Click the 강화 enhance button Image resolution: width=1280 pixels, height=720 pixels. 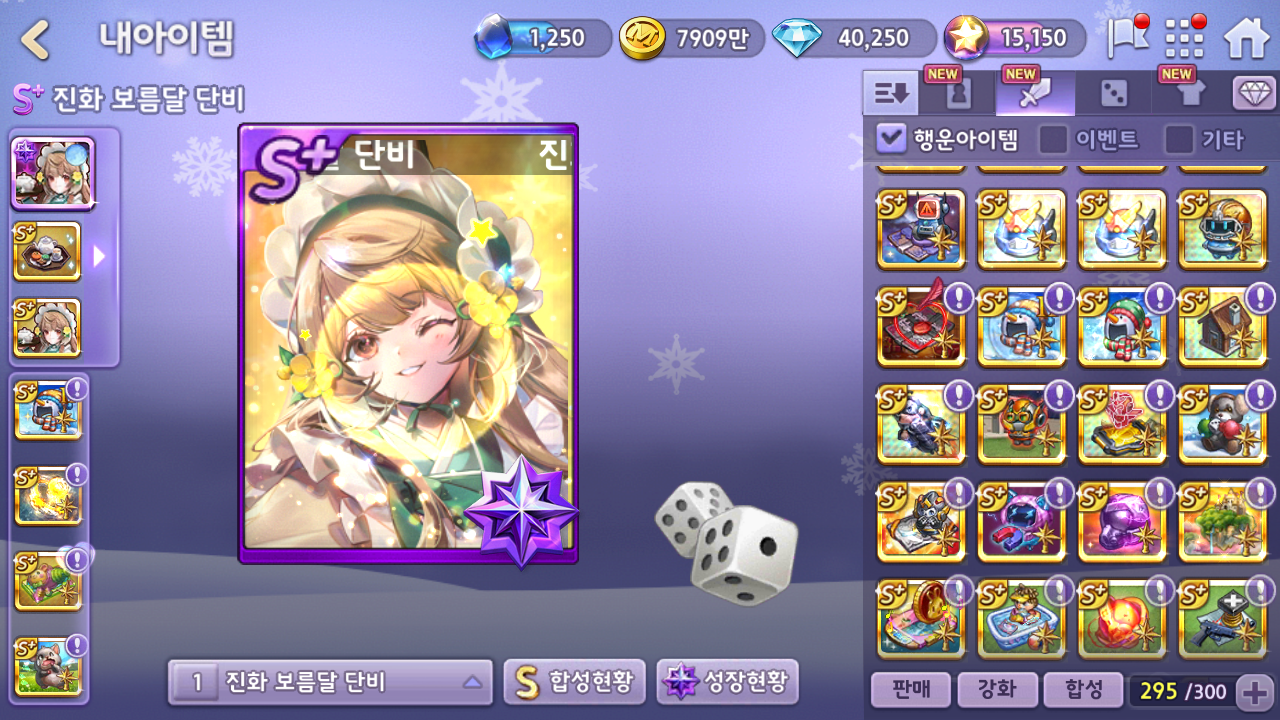pos(995,690)
